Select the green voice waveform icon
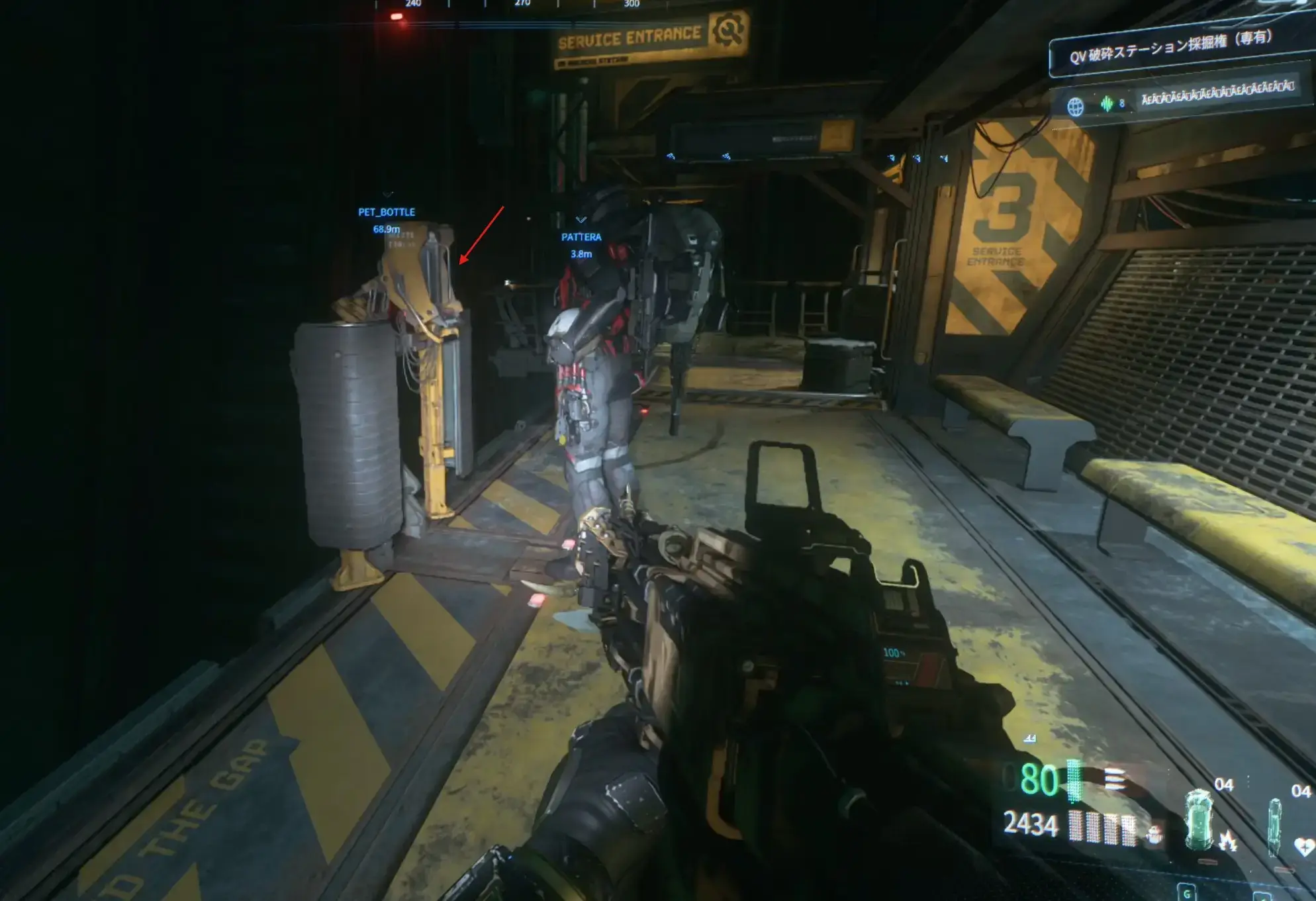 click(1107, 103)
